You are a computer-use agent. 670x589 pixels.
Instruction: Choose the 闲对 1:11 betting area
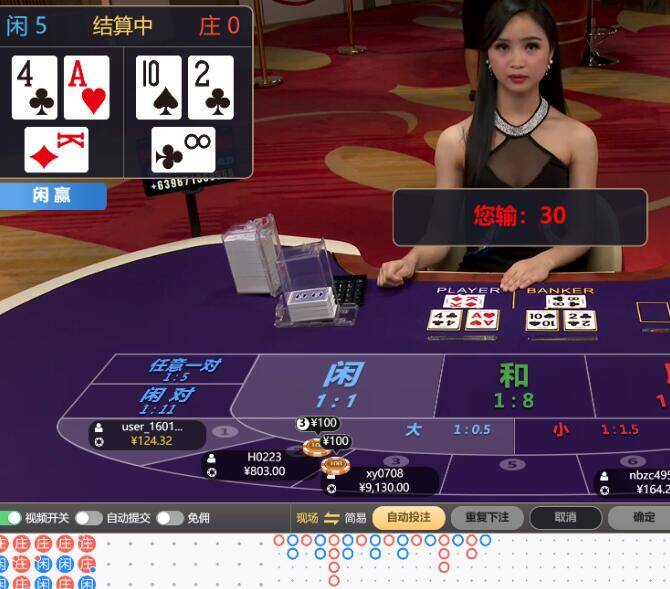pos(165,399)
